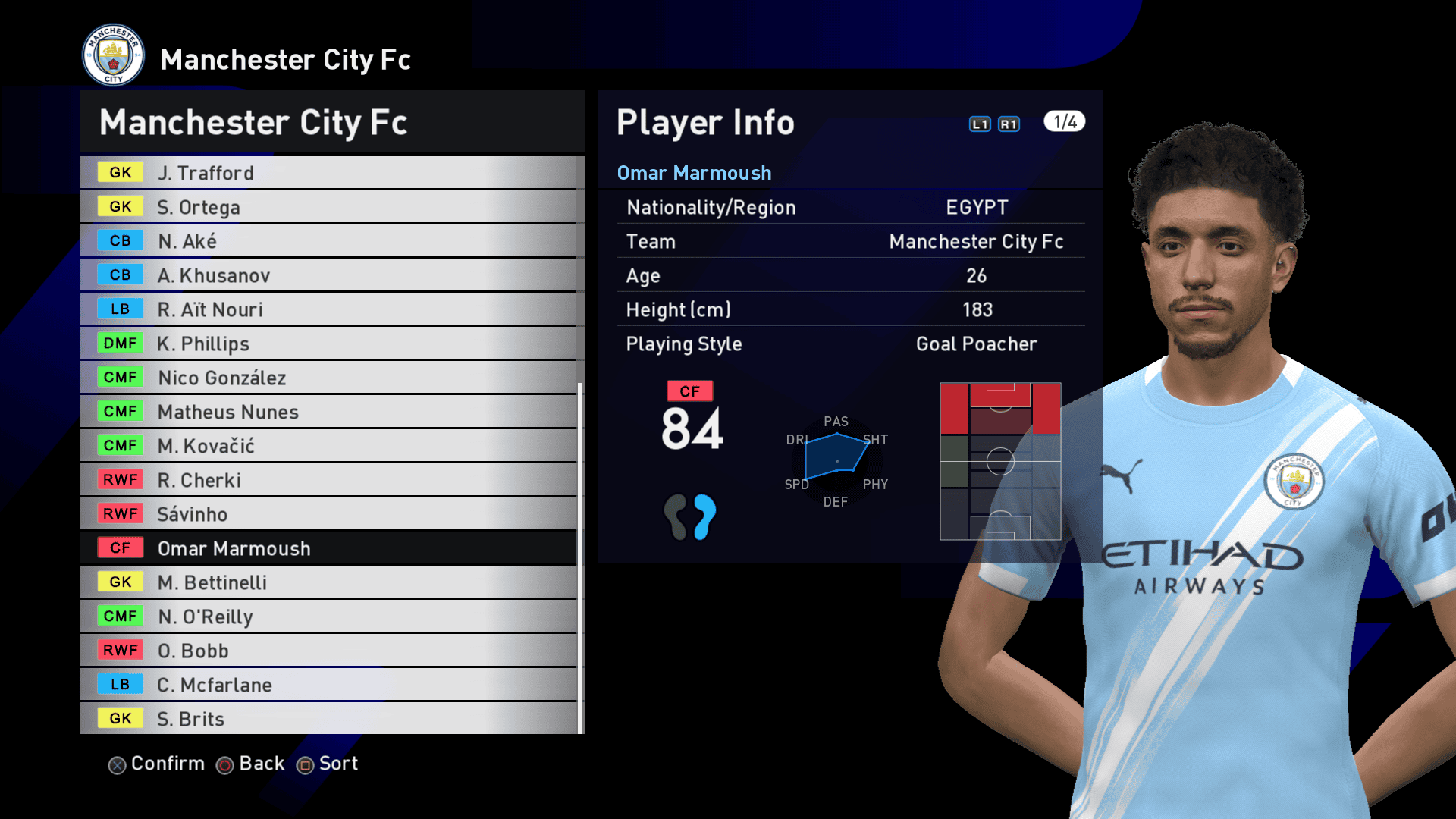Select goalkeeper J. Trafford from the list
Image resolution: width=1456 pixels, height=819 pixels.
[x=328, y=173]
